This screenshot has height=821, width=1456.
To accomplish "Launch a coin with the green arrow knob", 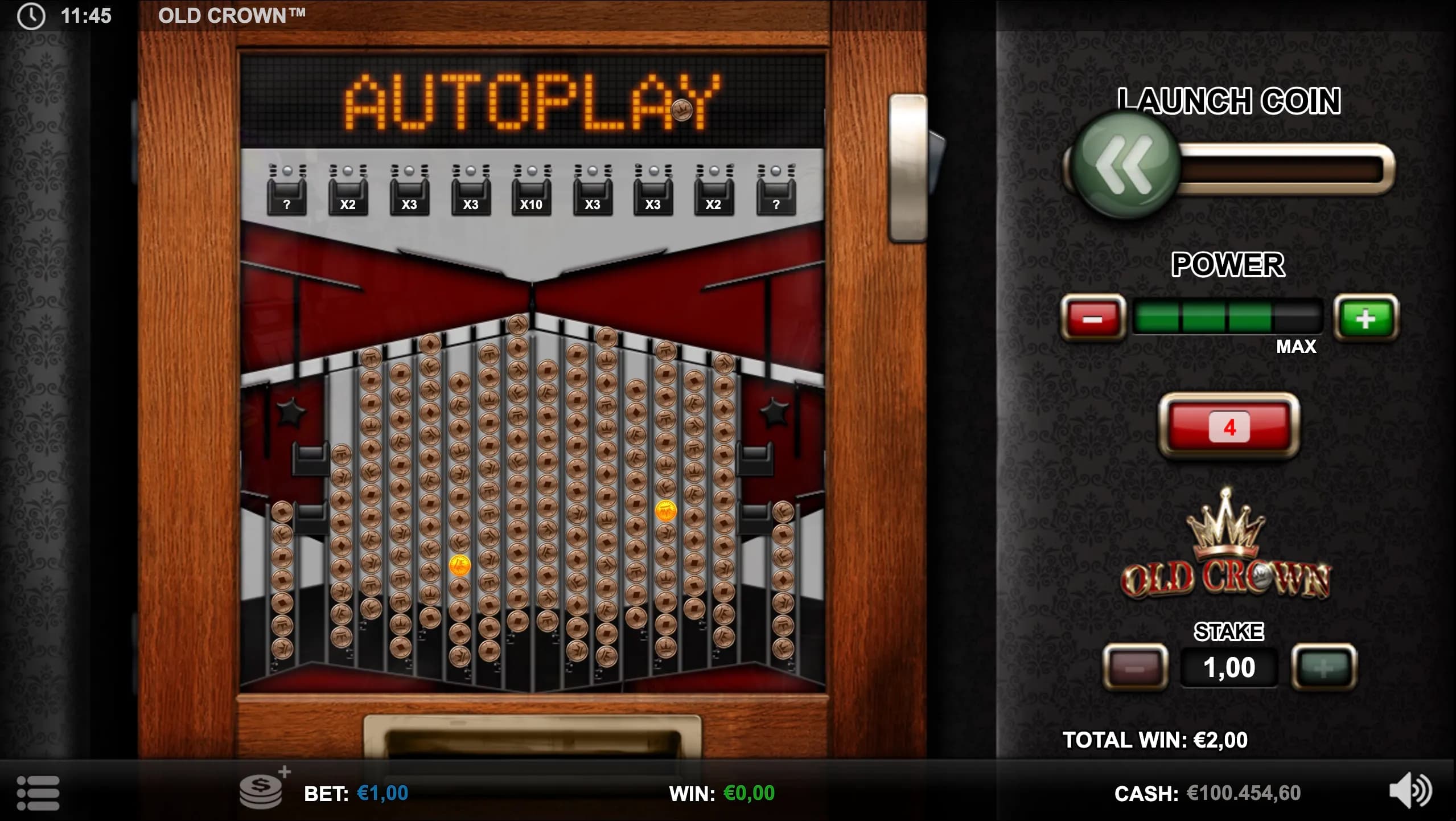I will click(x=1122, y=165).
